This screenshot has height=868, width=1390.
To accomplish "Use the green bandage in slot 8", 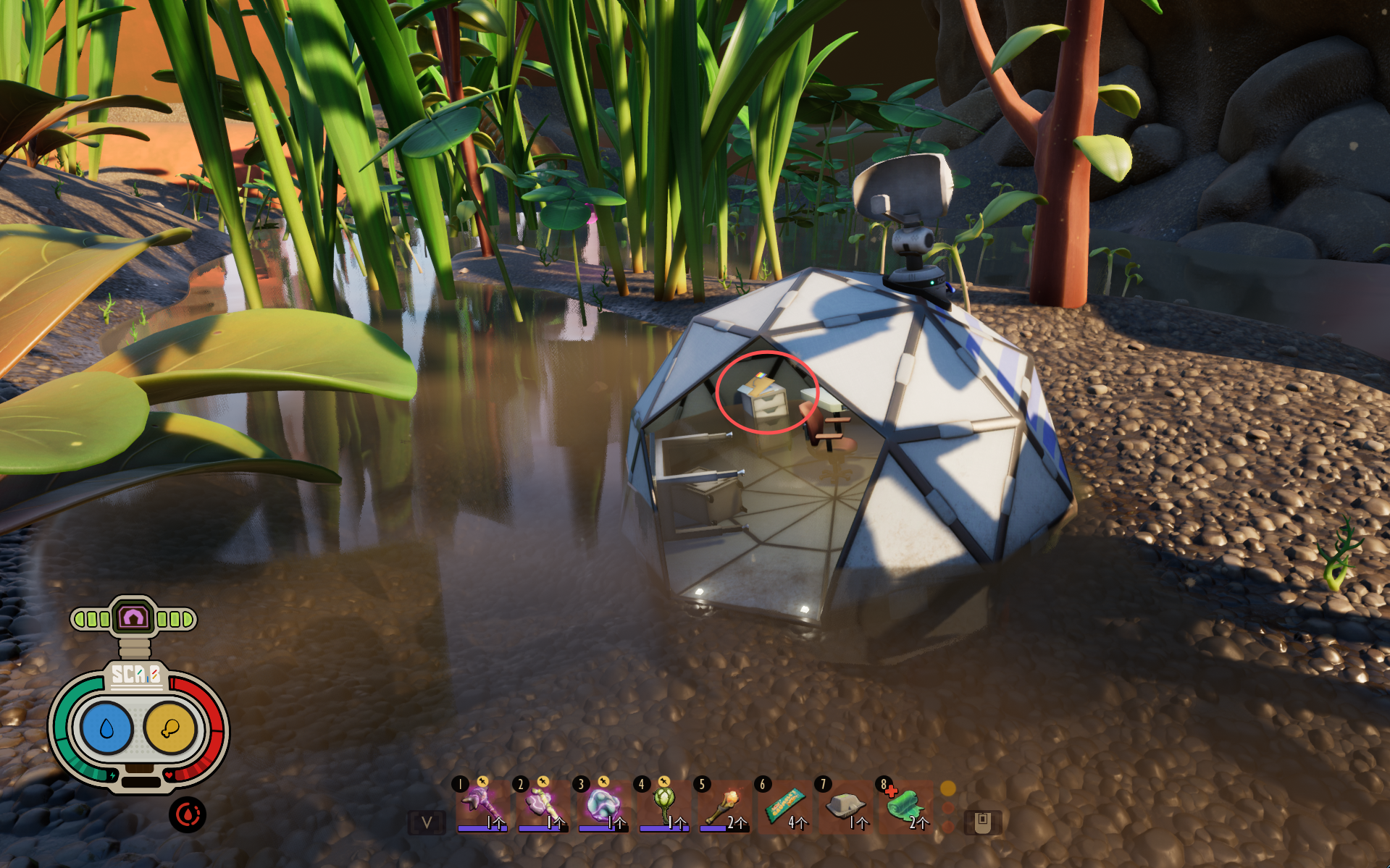I will tap(906, 806).
